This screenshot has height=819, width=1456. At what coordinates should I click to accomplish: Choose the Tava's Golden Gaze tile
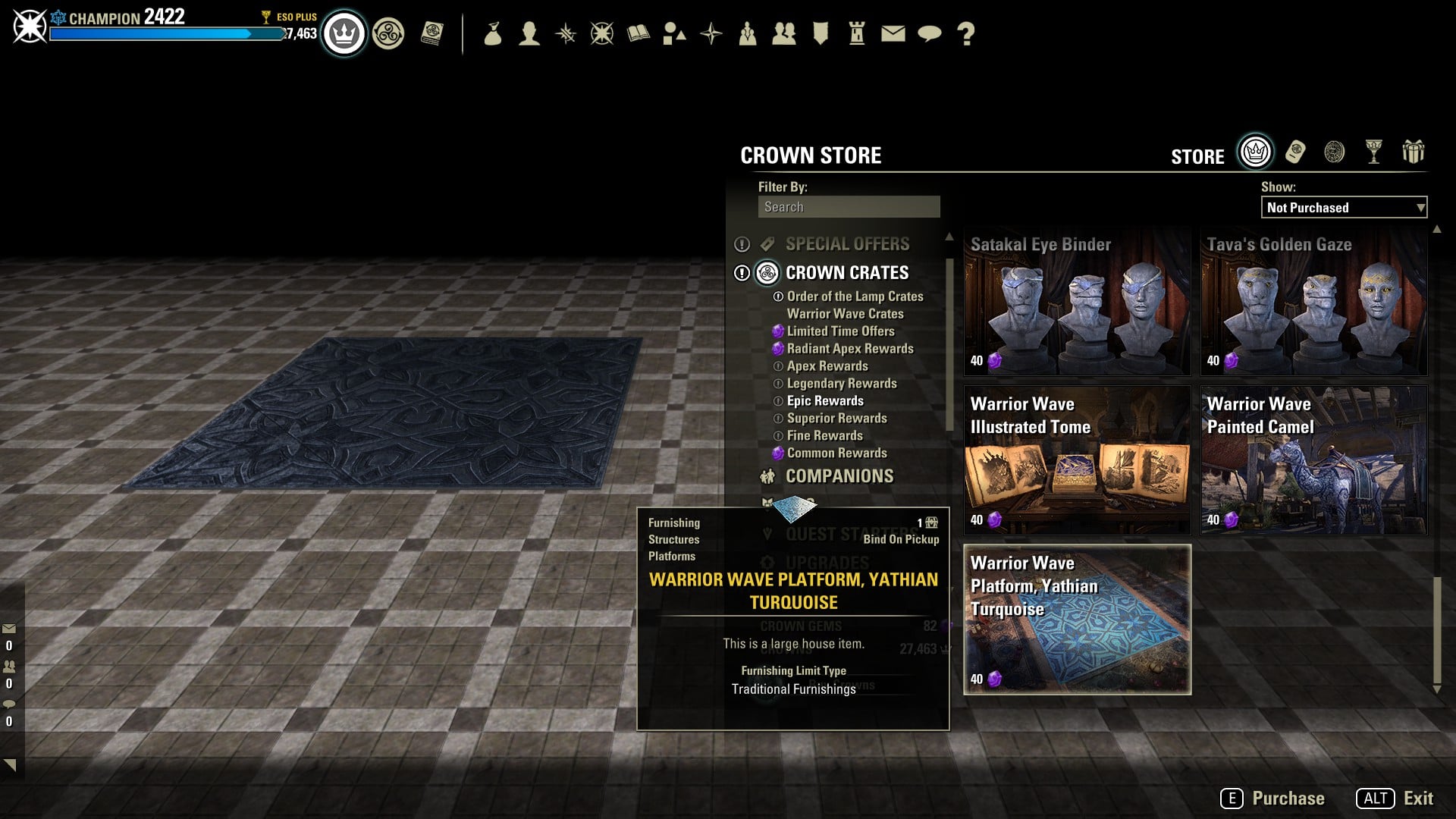[1313, 302]
